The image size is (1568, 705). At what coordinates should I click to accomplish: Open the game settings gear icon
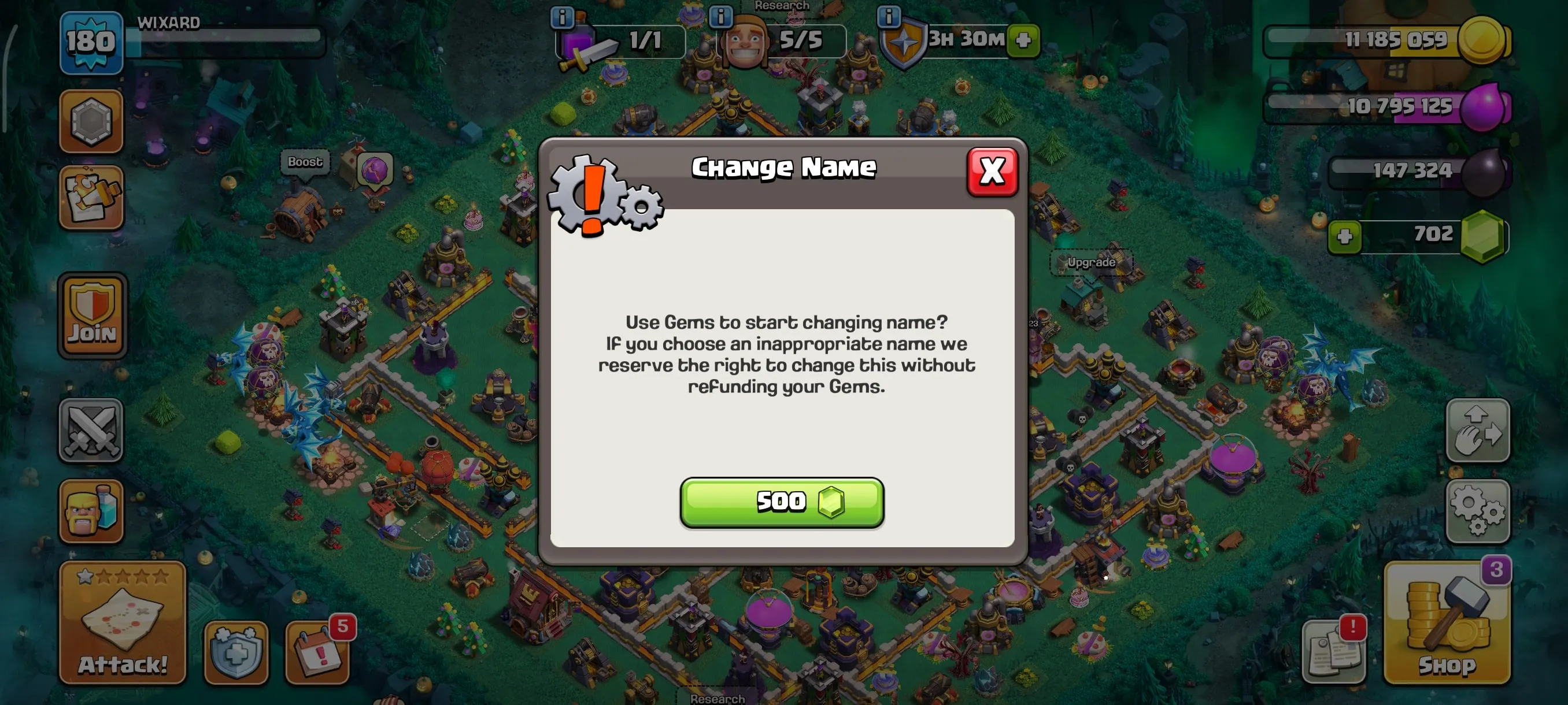click(x=1478, y=511)
